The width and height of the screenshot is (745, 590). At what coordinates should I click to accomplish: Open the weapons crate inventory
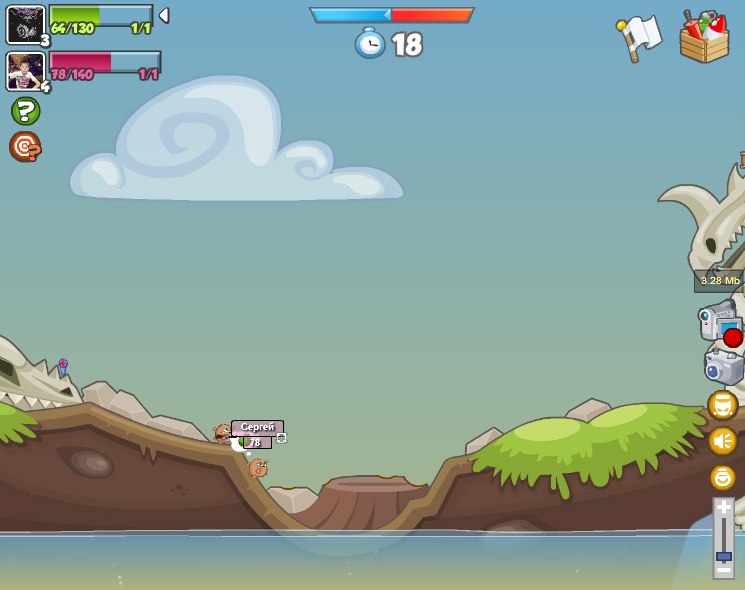click(704, 38)
